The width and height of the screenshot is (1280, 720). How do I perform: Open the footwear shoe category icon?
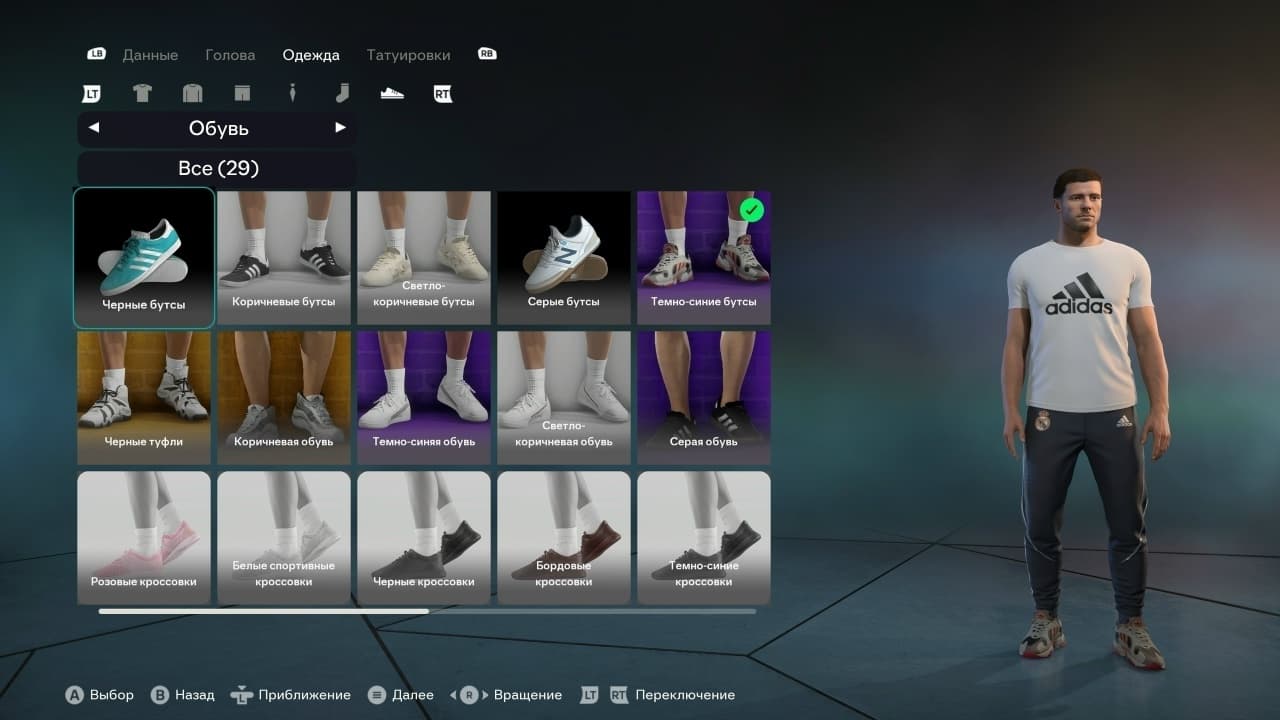tap(391, 92)
